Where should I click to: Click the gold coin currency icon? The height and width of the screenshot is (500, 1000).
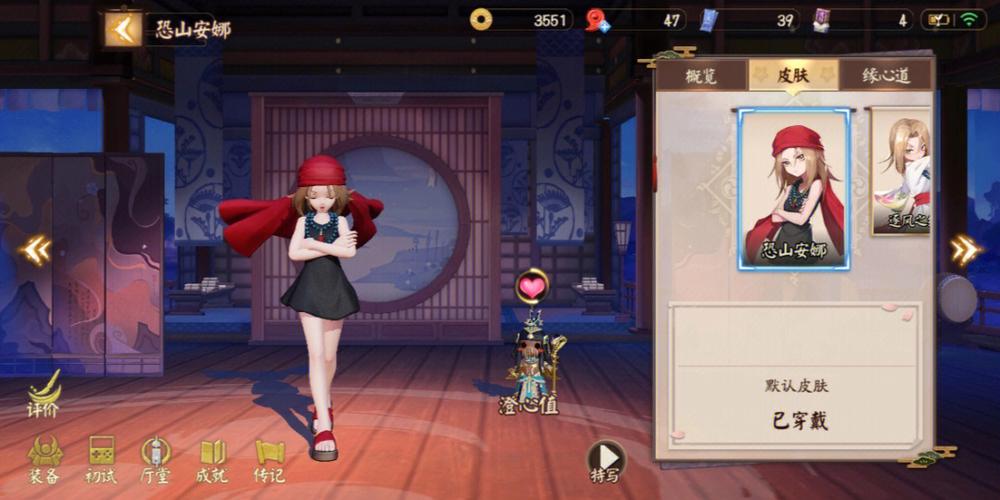482,20
